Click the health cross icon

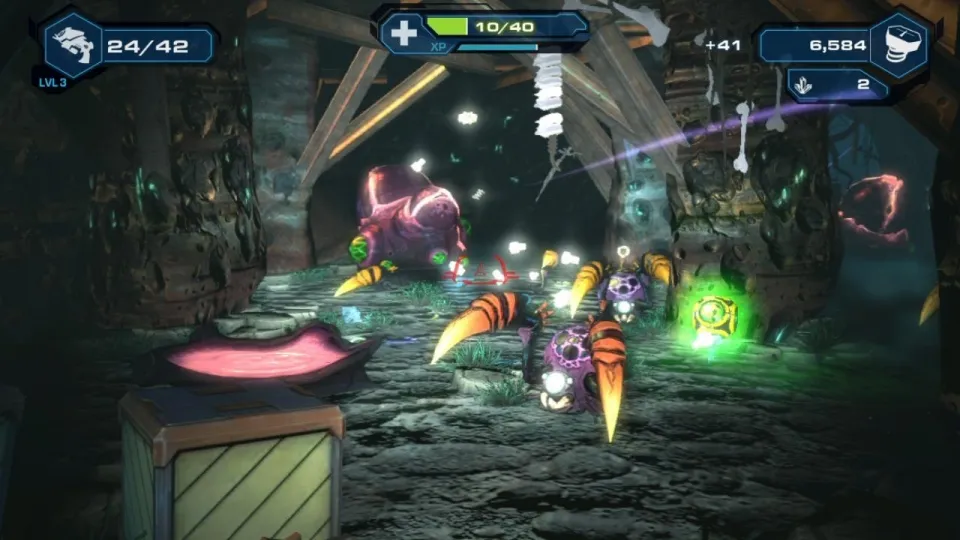pyautogui.click(x=403, y=32)
